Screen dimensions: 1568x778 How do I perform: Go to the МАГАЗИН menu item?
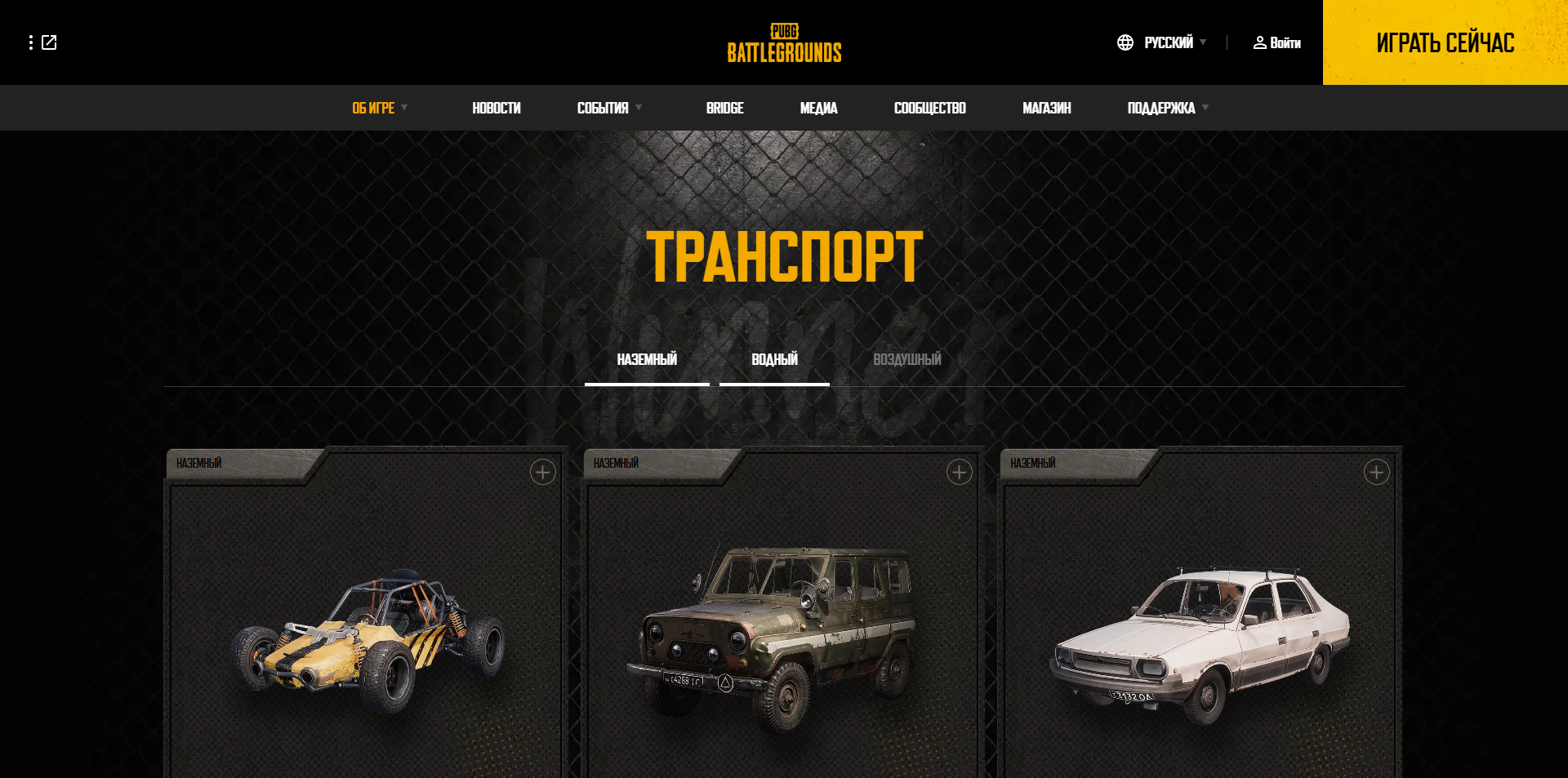(1048, 107)
